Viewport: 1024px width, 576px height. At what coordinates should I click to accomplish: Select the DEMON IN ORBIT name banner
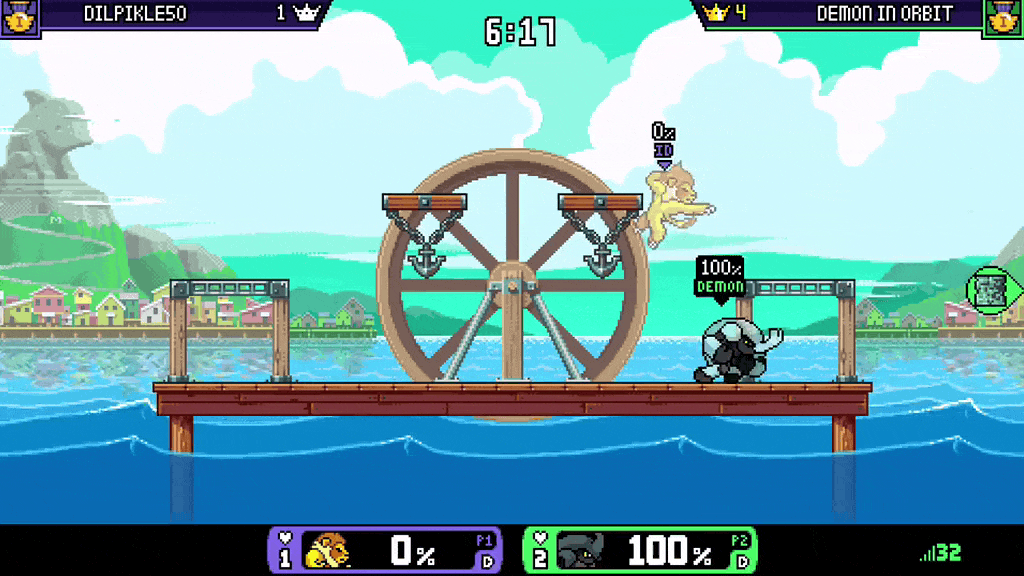click(884, 13)
